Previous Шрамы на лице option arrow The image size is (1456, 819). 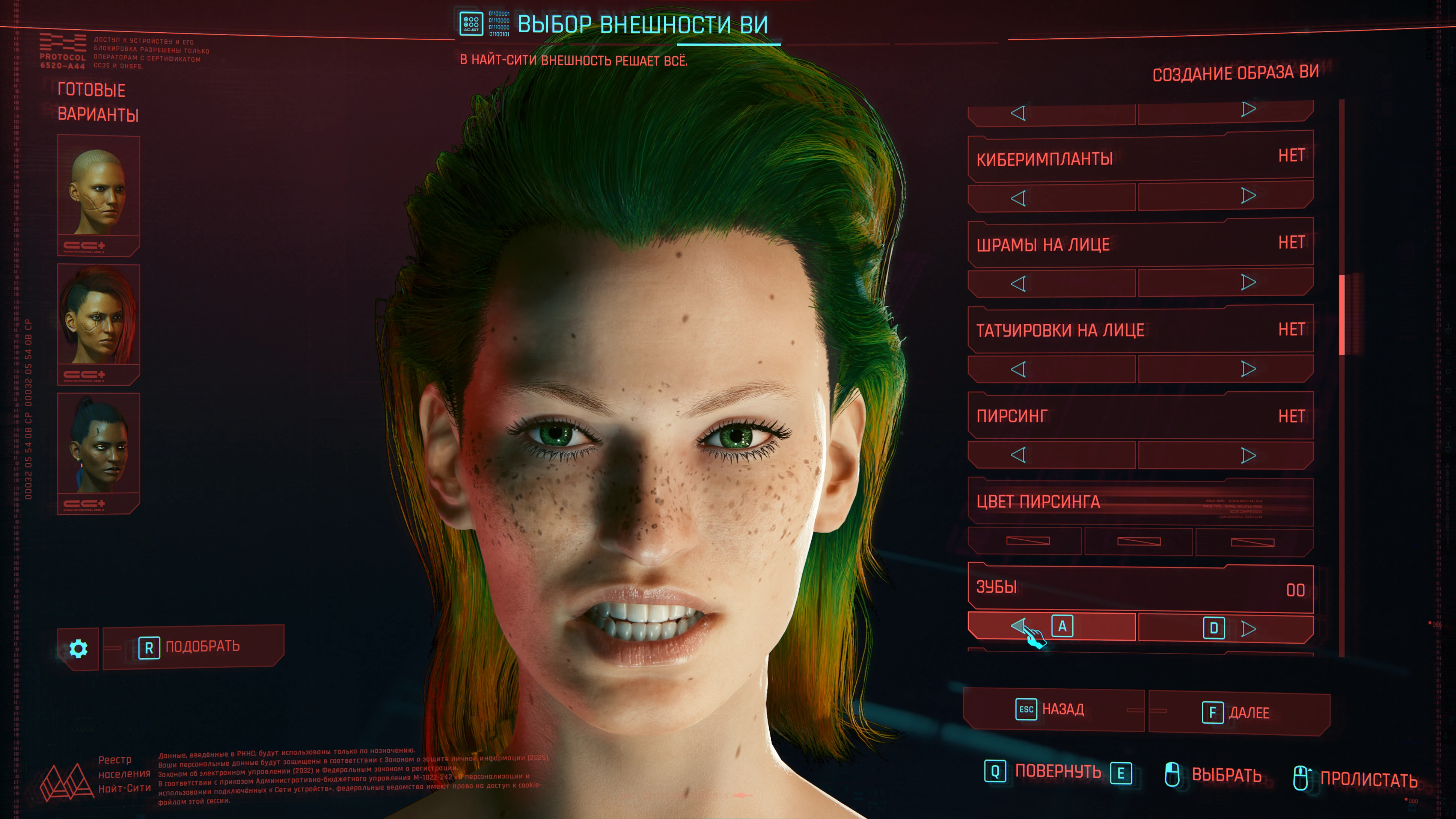tap(1018, 284)
